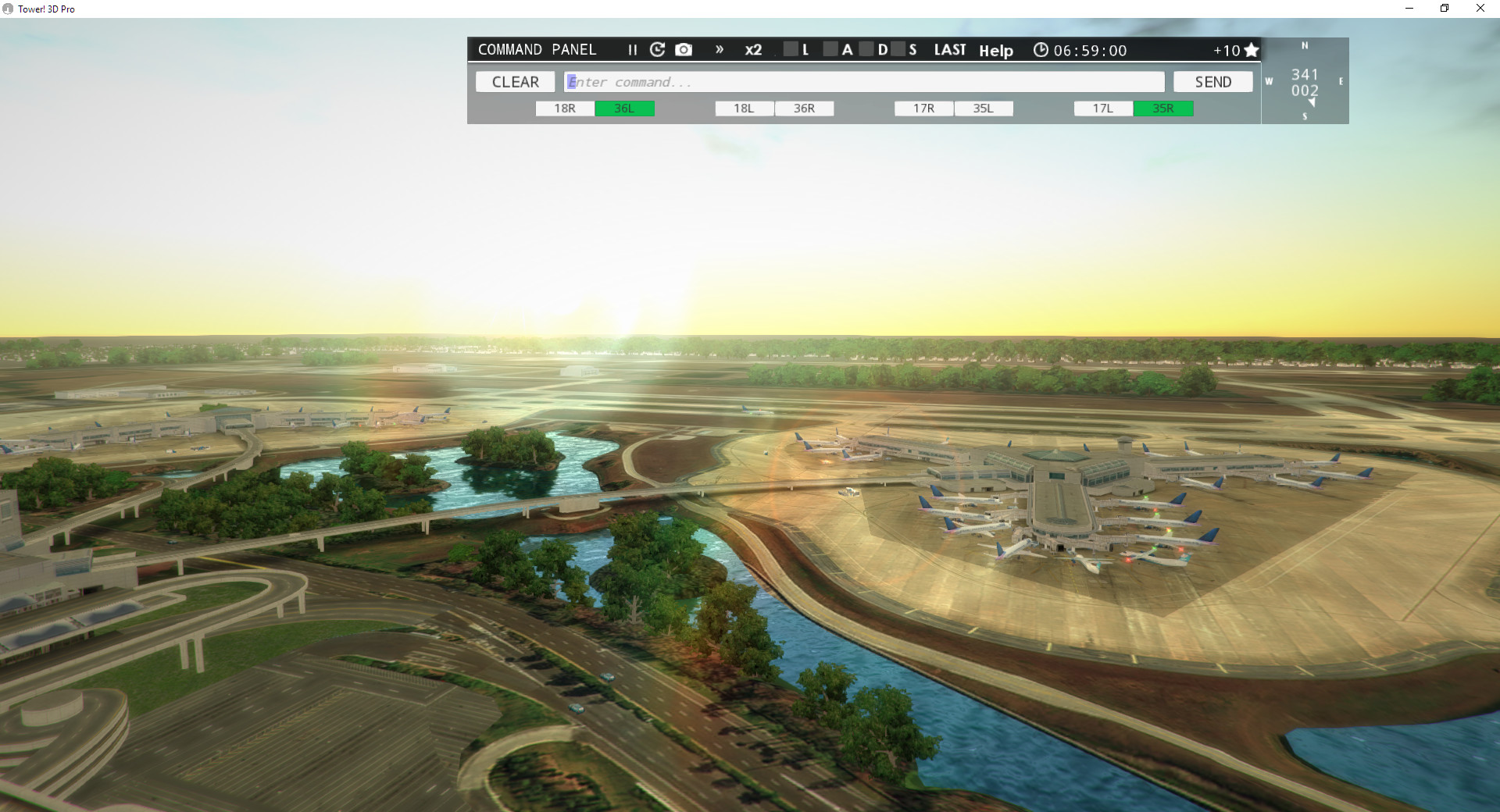Click the clock icon beside the time

(x=1041, y=49)
